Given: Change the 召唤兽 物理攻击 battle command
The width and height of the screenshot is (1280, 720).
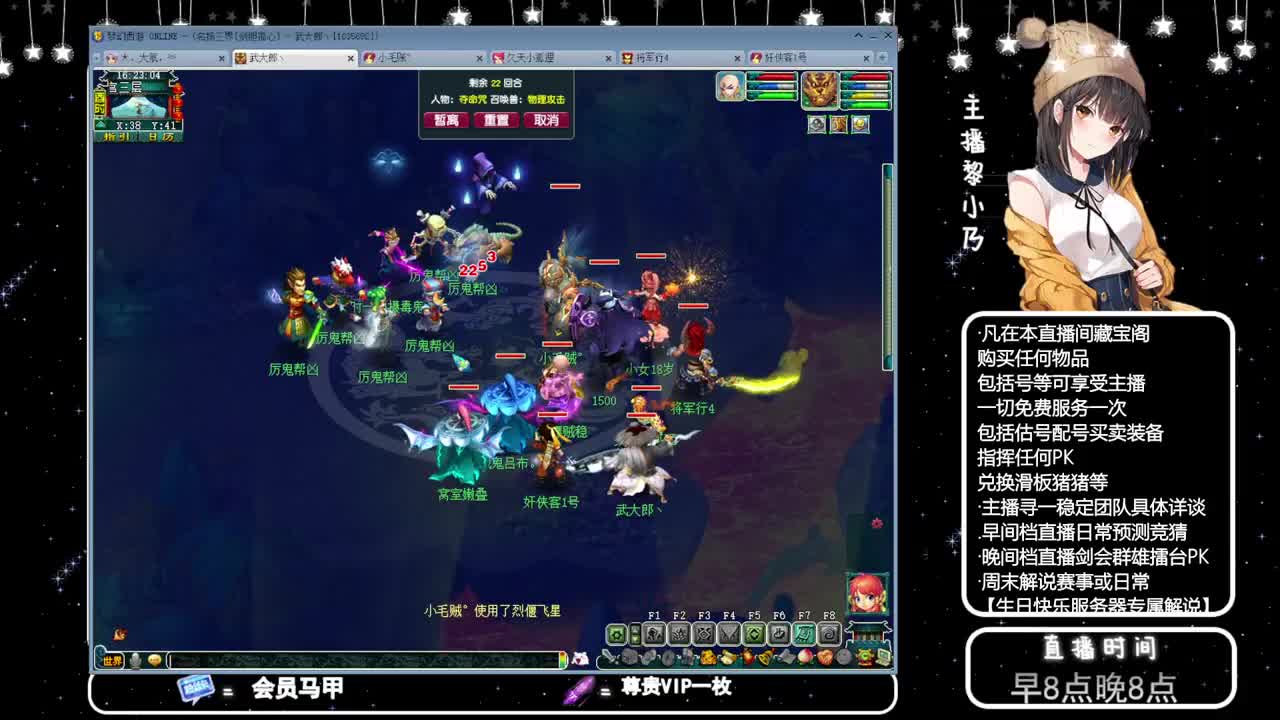Looking at the screenshot, I should (546, 99).
